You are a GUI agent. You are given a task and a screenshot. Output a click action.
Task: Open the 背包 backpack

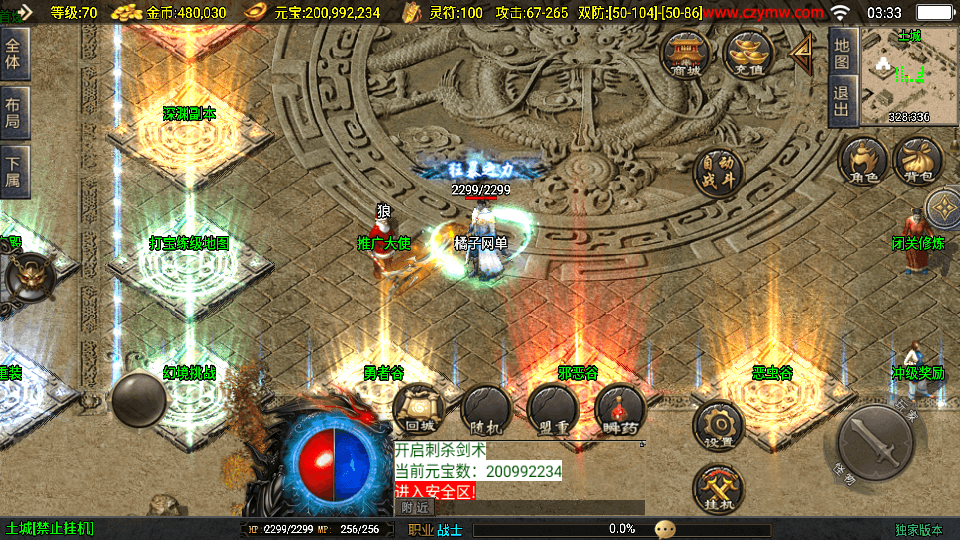click(x=918, y=162)
